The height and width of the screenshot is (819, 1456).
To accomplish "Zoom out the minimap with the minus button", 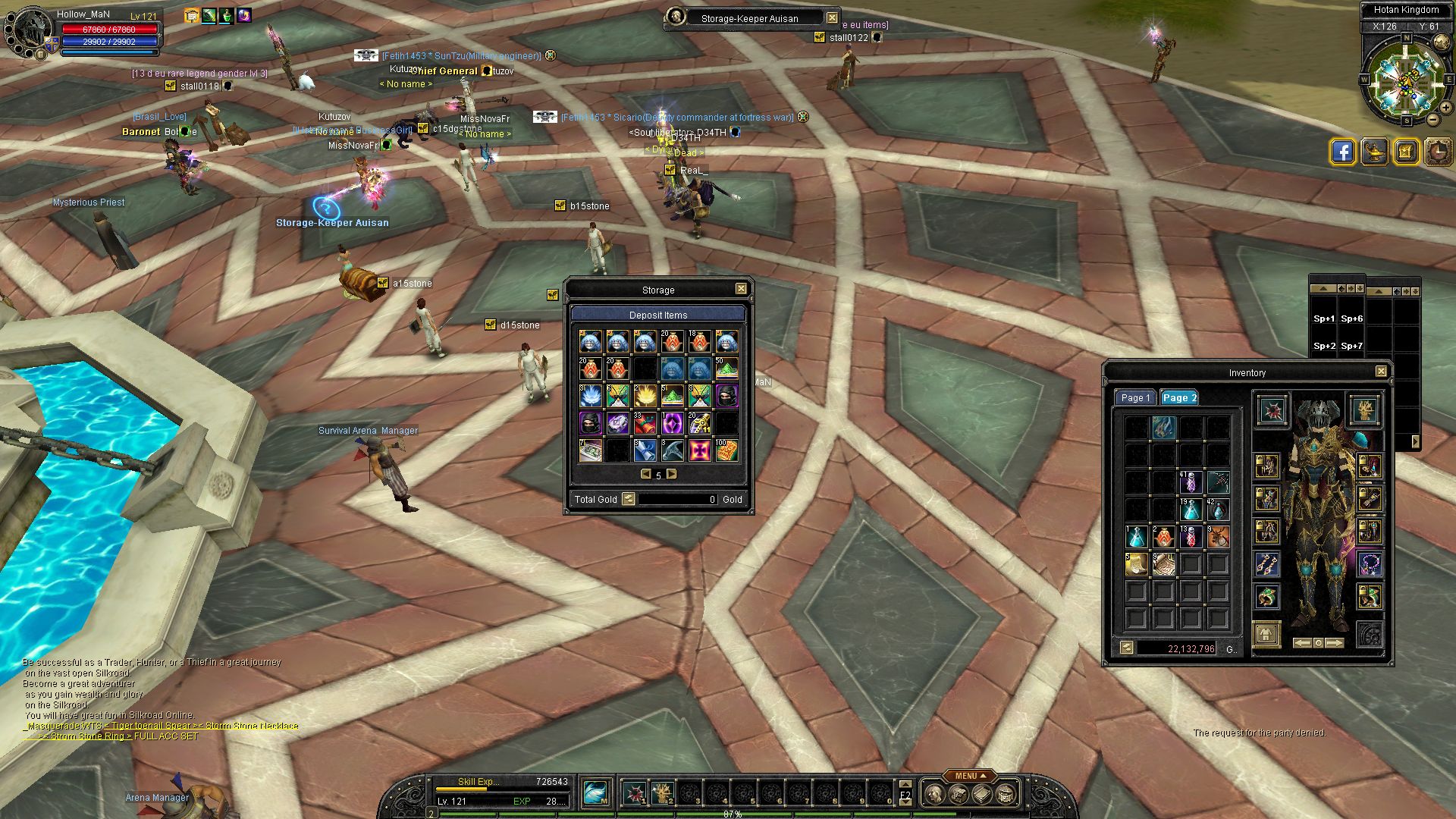I will click(1432, 120).
